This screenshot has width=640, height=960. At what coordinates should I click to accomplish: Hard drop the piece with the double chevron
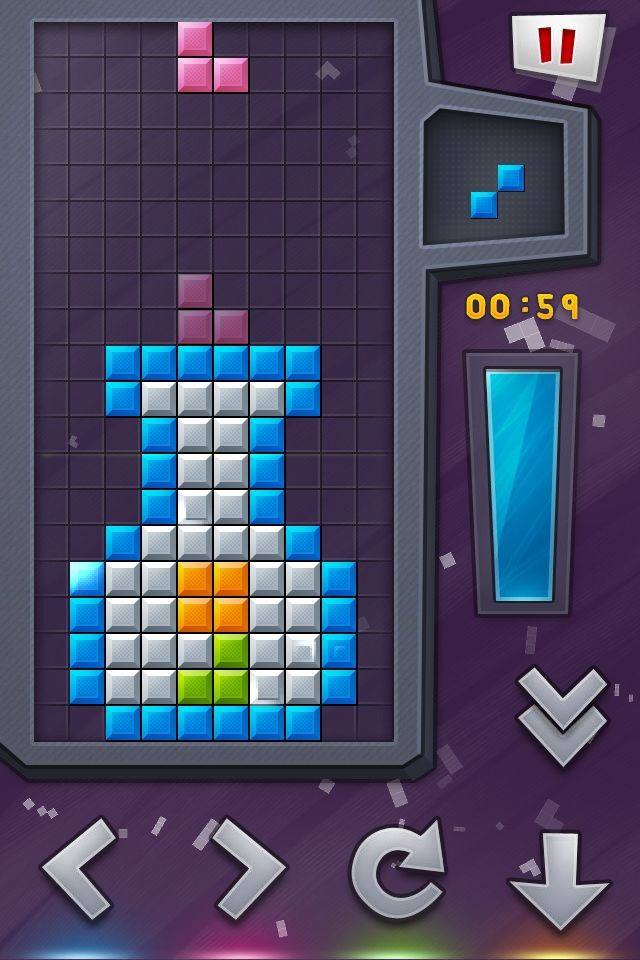coord(562,714)
